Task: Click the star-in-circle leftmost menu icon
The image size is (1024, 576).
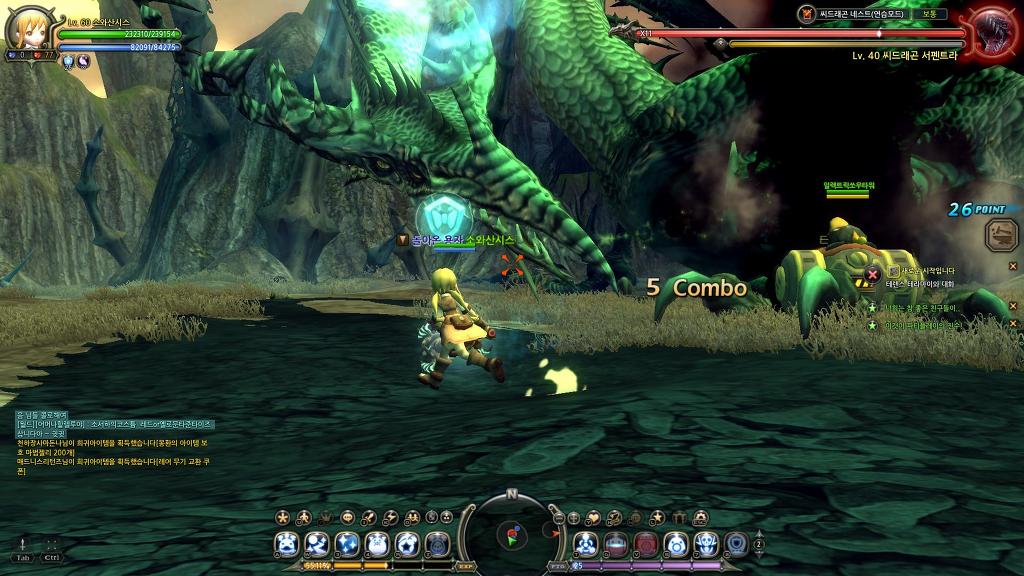Action: (x=283, y=517)
